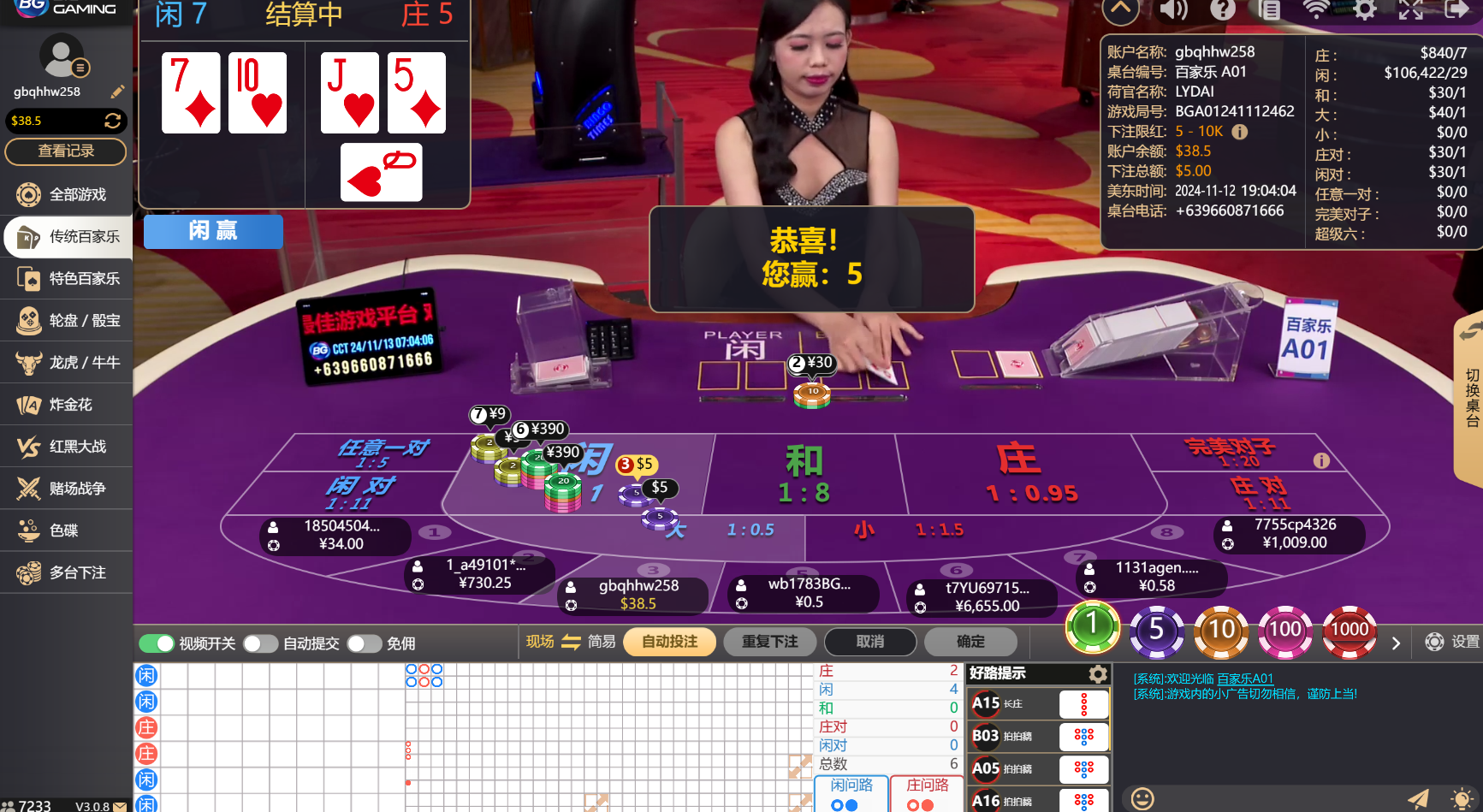The width and height of the screenshot is (1483, 812).
Task: Open the 红黑大战 game
Action: tap(66, 446)
